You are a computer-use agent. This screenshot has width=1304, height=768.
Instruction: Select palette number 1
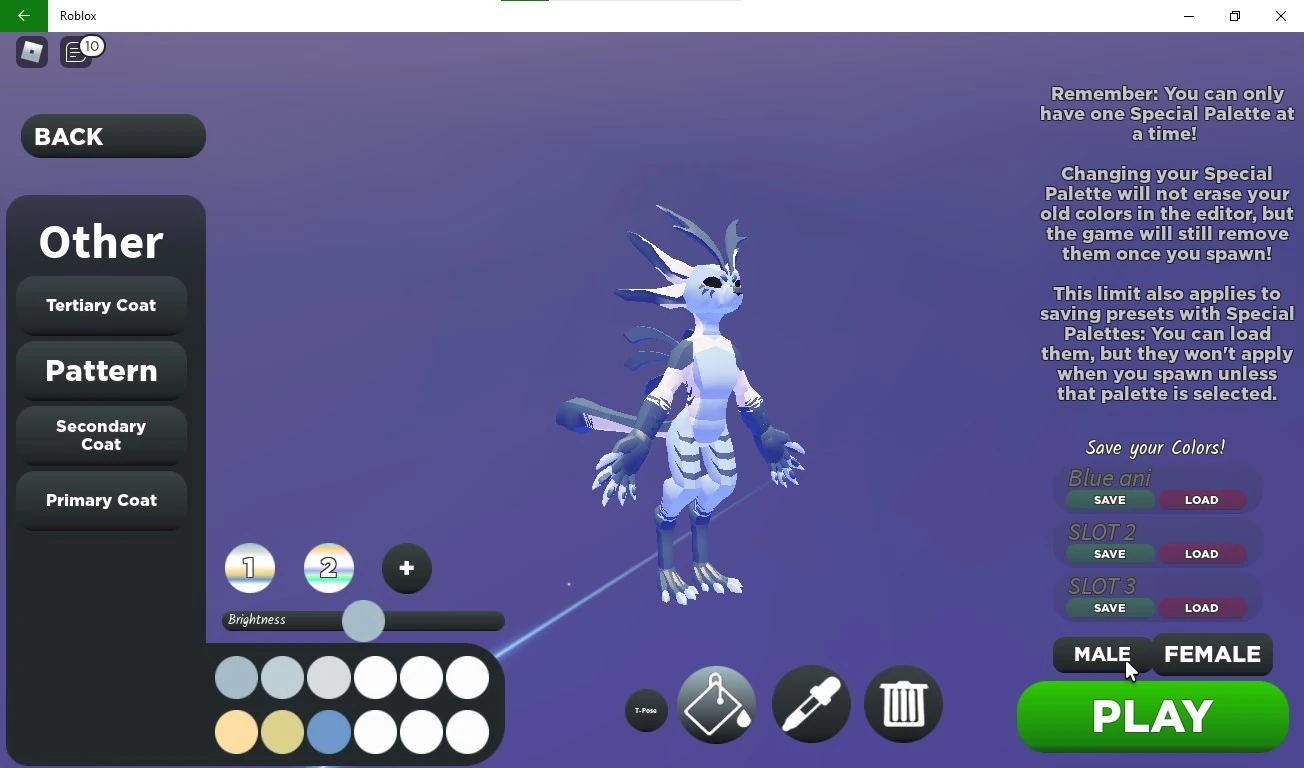click(x=250, y=568)
